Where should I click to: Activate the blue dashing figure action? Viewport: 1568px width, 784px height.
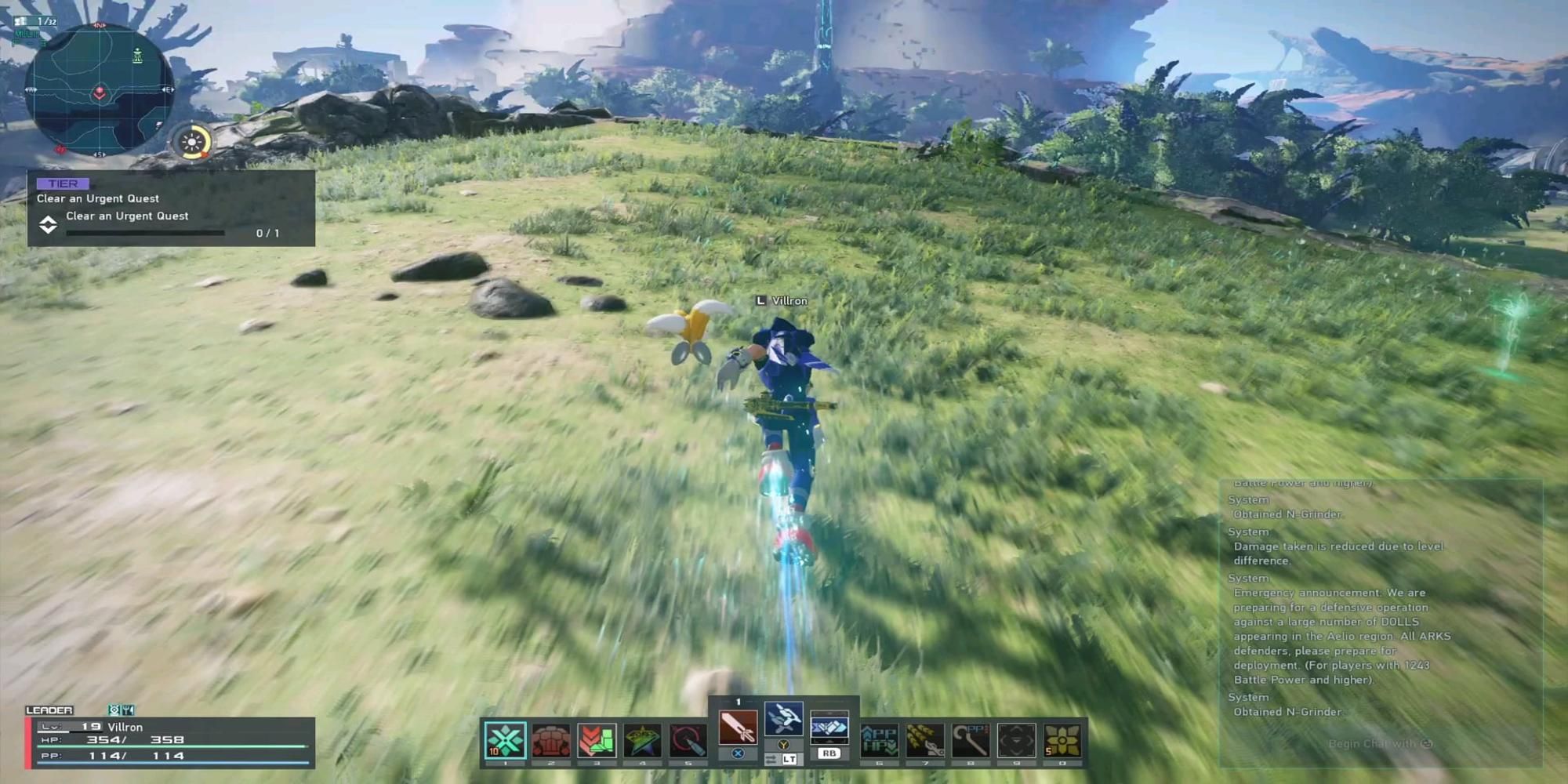point(783,719)
